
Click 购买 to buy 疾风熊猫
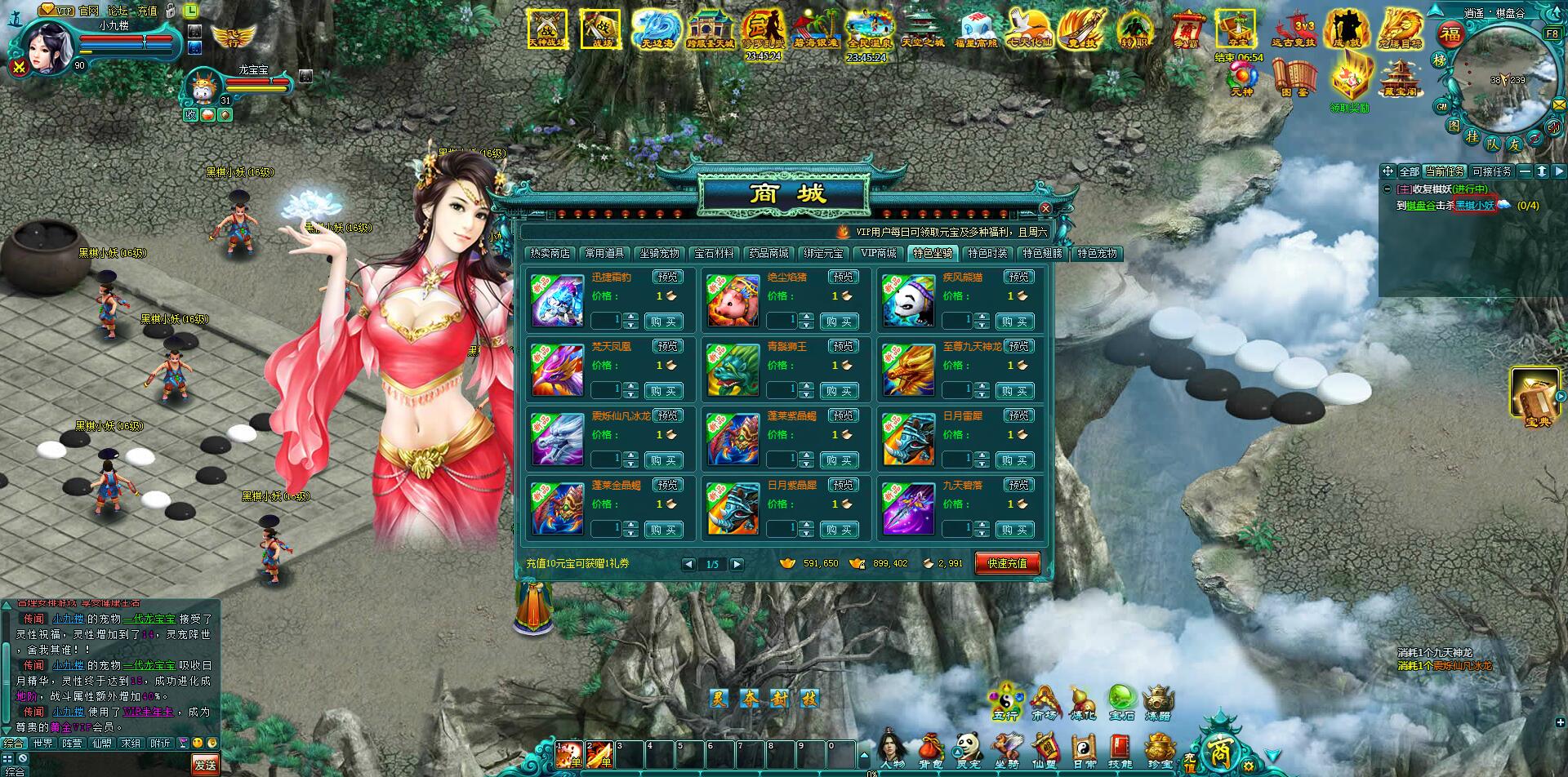tap(1016, 321)
